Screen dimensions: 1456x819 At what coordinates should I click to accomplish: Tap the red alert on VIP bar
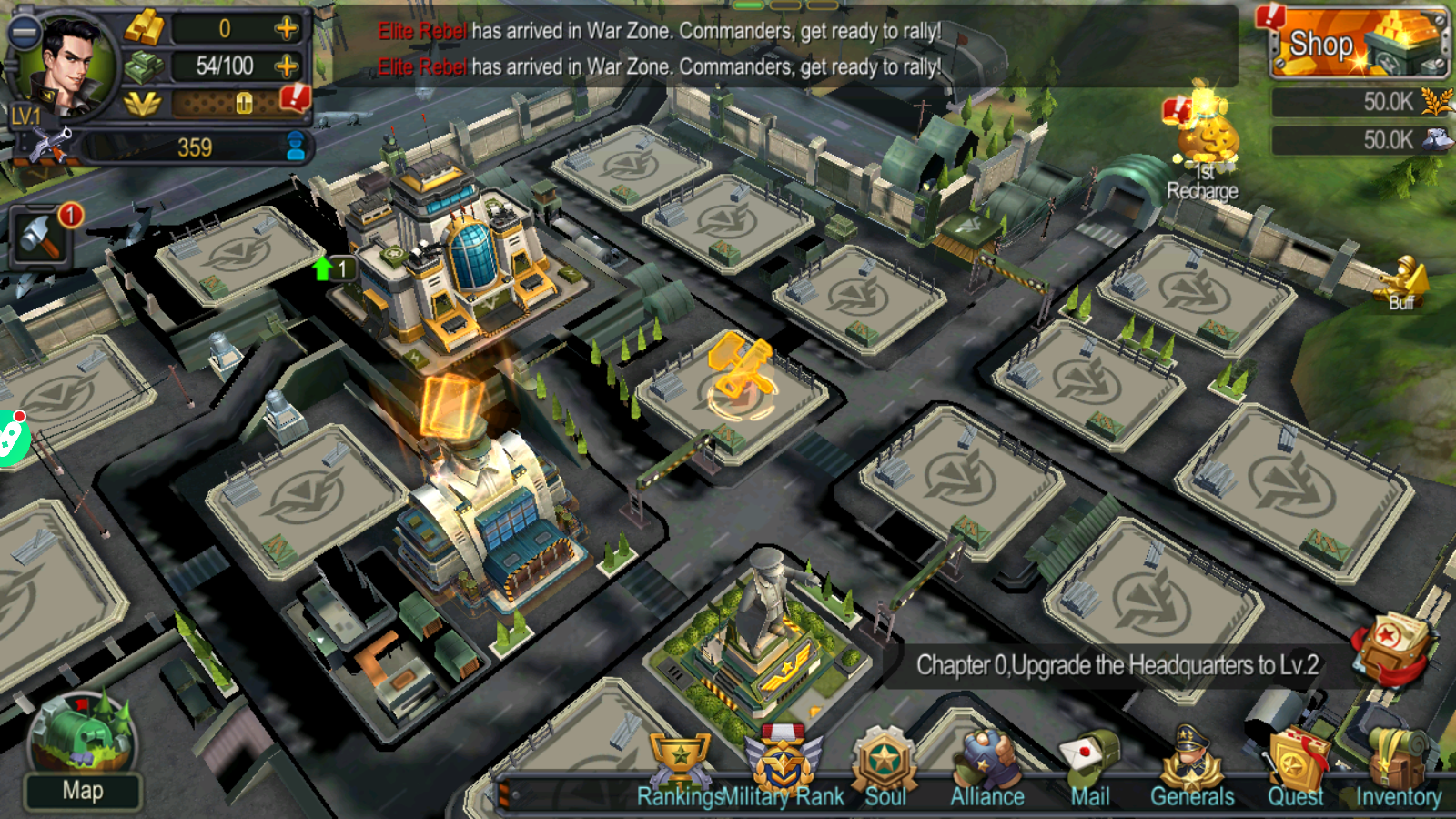coord(295,97)
